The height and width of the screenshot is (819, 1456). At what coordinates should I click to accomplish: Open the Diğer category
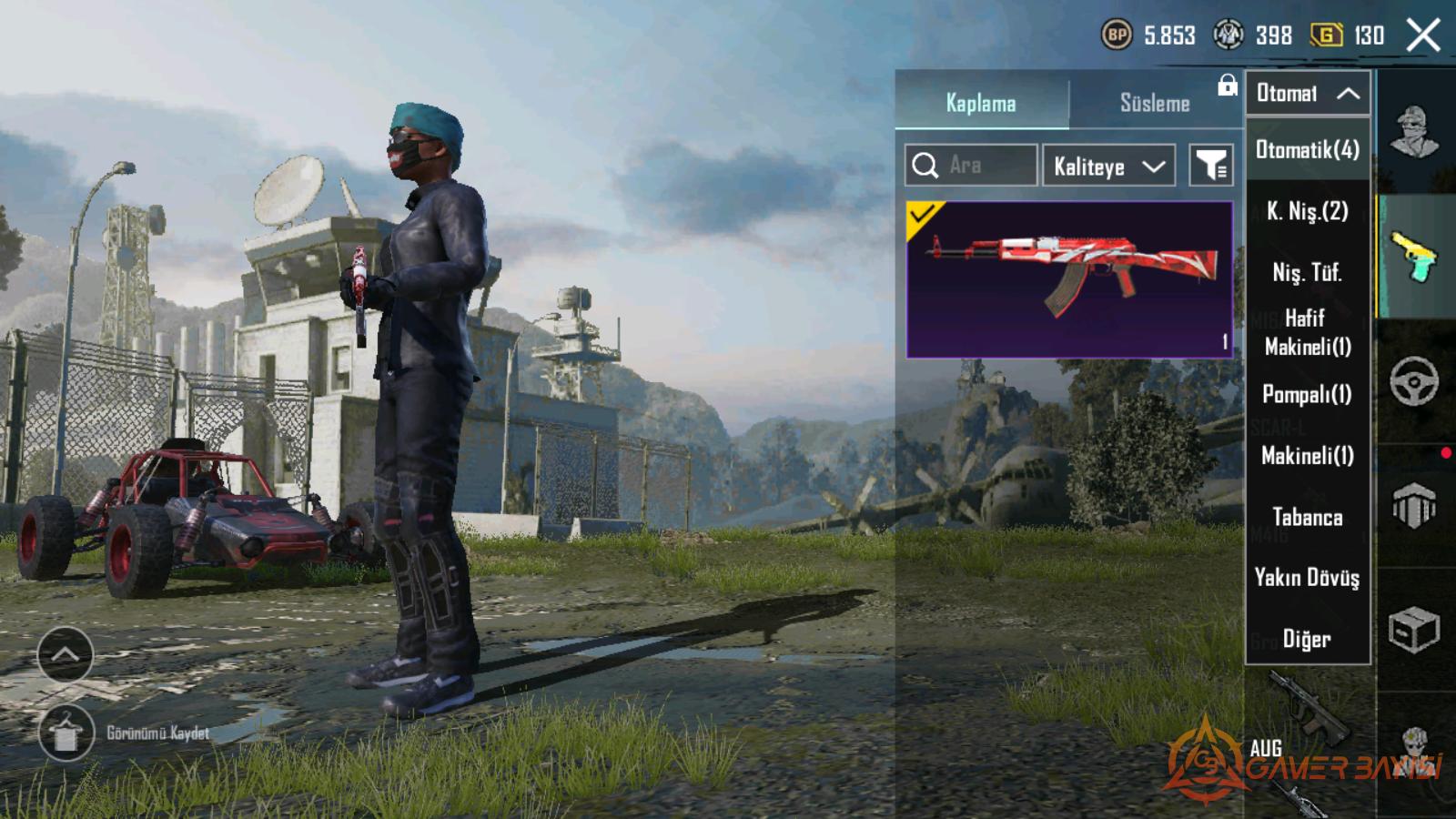[x=1308, y=639]
